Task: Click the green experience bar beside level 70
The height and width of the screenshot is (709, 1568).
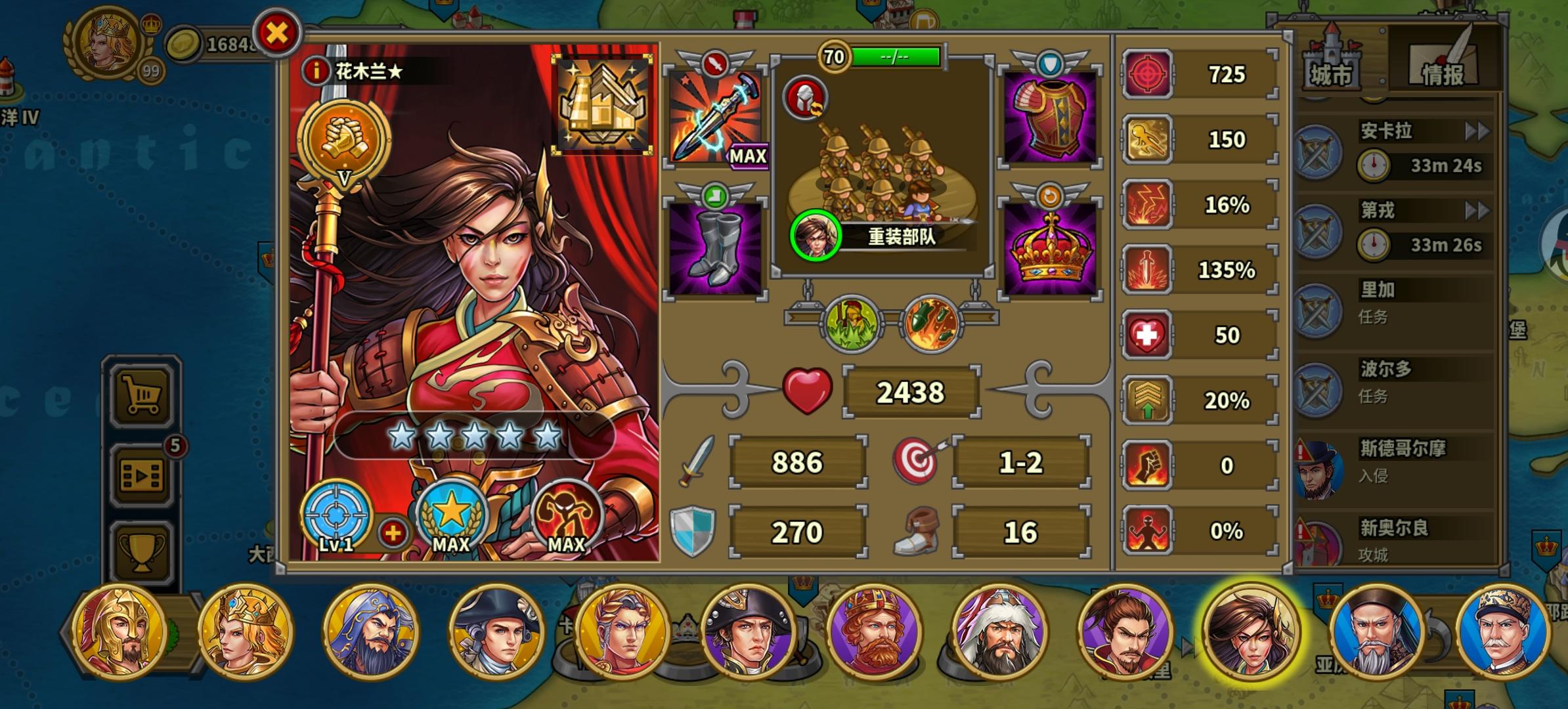Action: pyautogui.click(x=896, y=57)
